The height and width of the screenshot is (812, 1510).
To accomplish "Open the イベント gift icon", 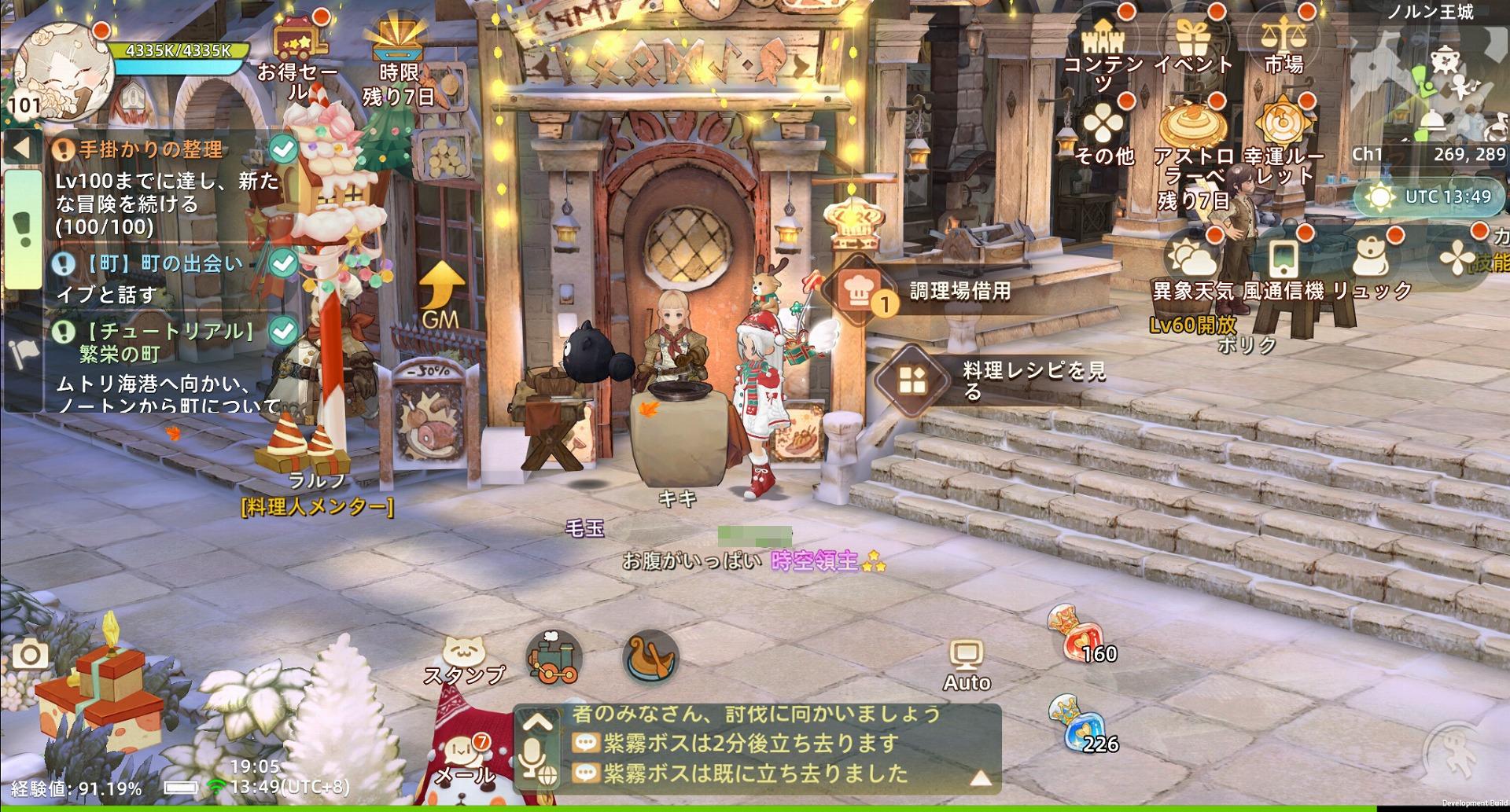I will click(x=1191, y=38).
